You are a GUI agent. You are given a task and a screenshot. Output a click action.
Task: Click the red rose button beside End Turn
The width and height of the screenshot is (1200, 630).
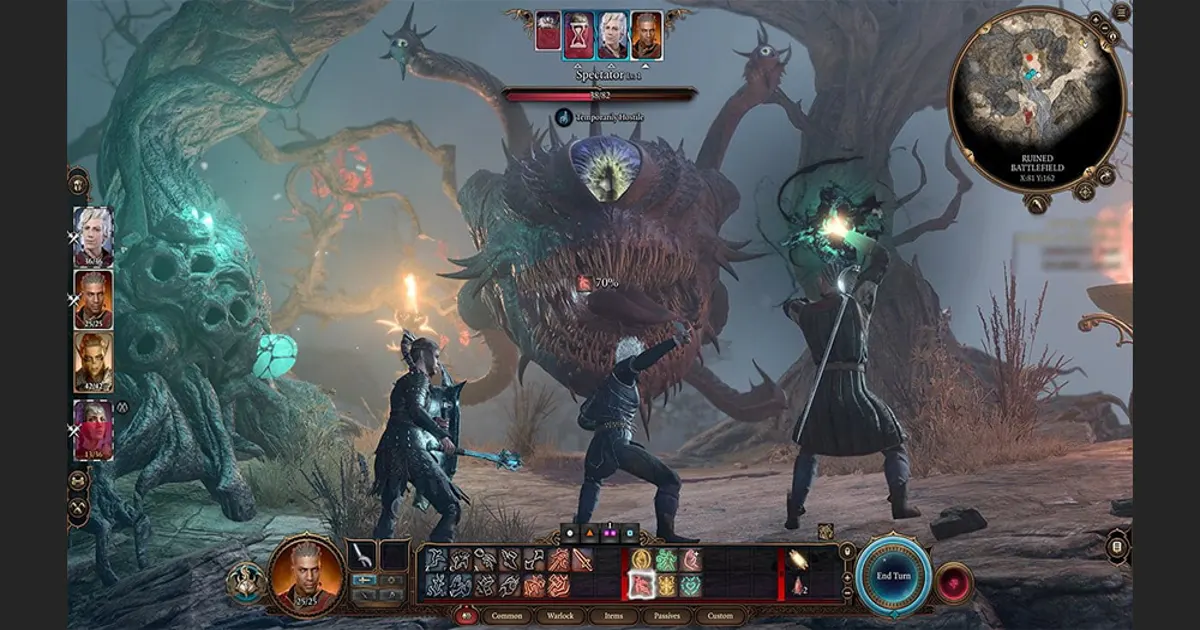[955, 582]
